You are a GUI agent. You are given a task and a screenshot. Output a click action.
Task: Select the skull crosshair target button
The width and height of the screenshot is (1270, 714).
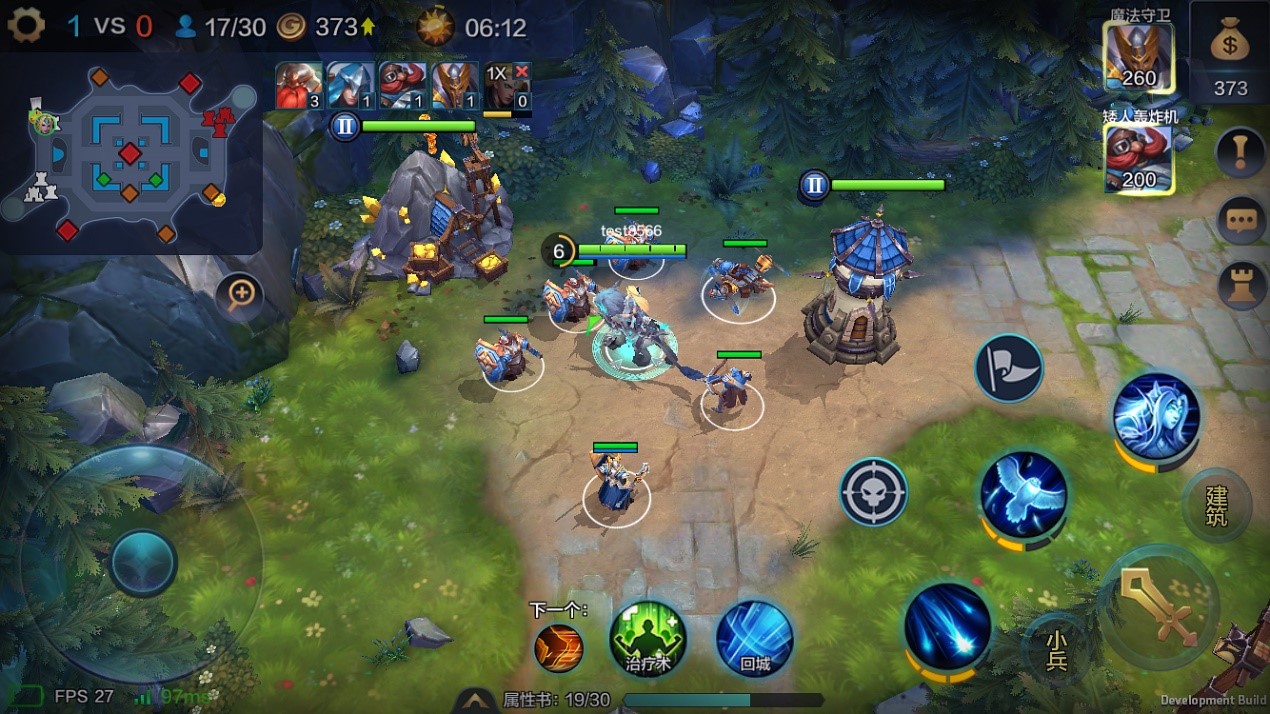point(873,492)
